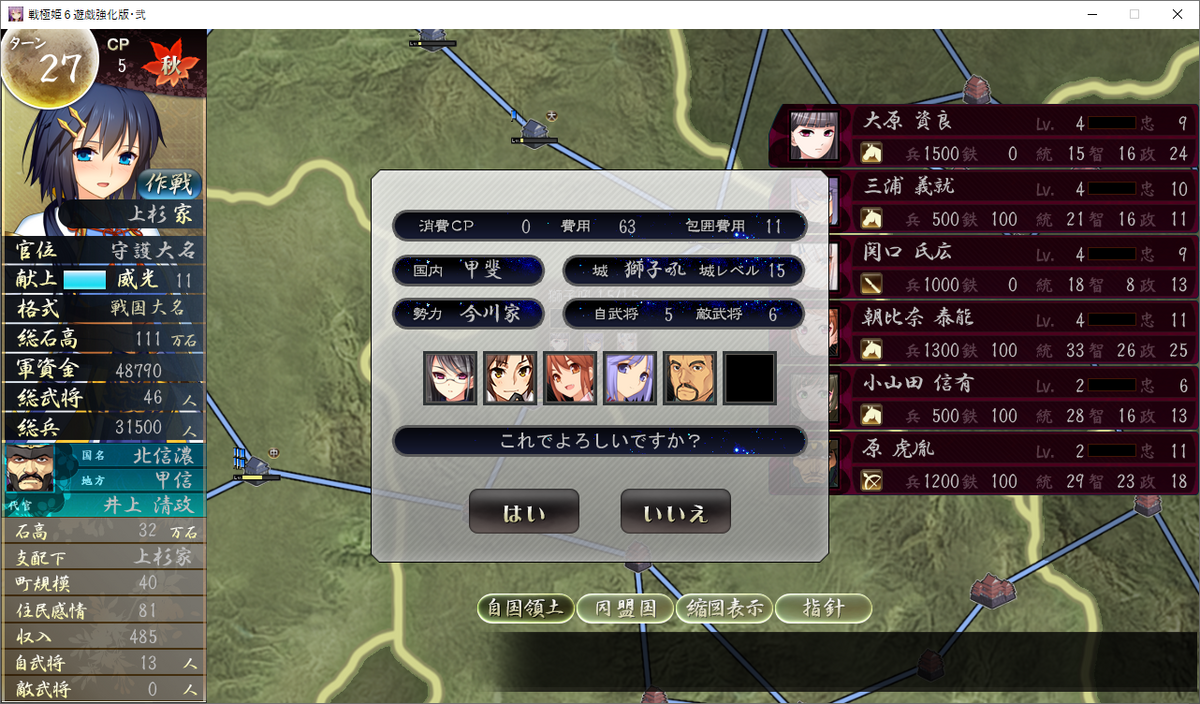Show 同盟国 allied territories
The height and width of the screenshot is (704, 1200).
pyautogui.click(x=626, y=608)
